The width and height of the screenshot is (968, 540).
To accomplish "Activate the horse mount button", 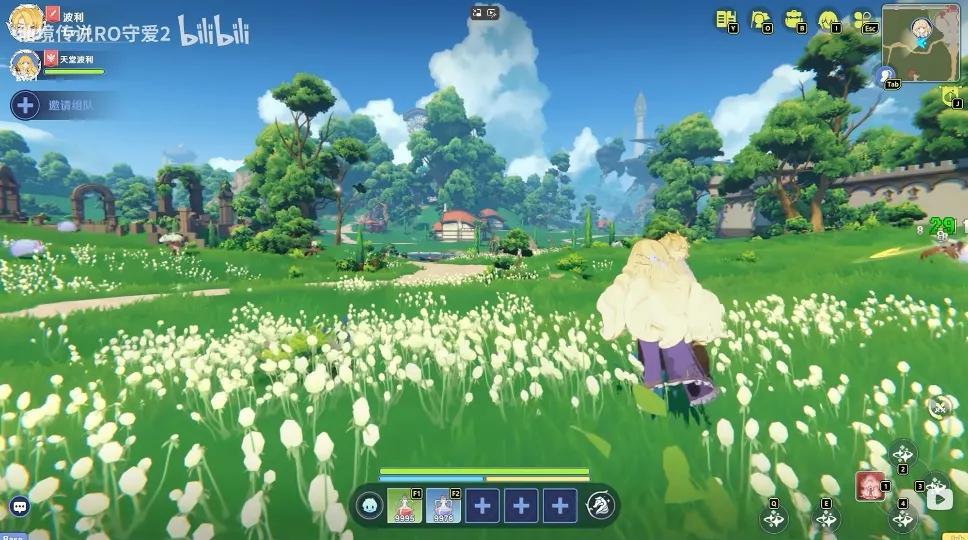I will point(600,505).
